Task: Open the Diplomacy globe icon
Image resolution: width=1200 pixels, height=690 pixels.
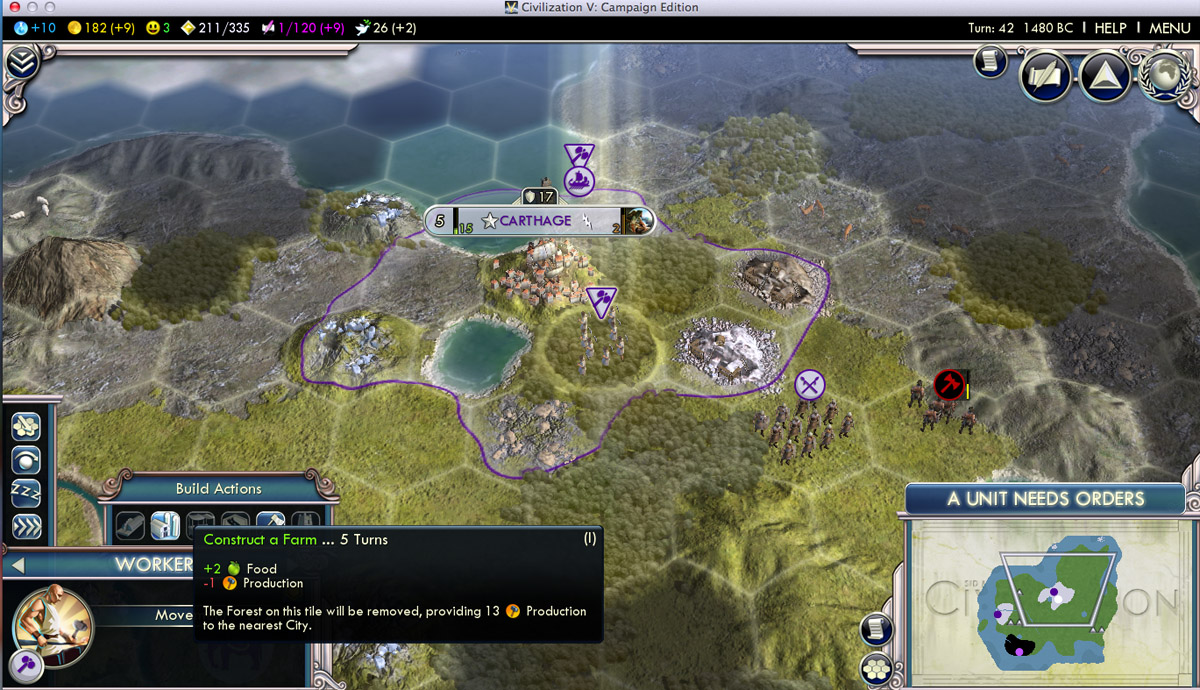Action: pos(1163,77)
